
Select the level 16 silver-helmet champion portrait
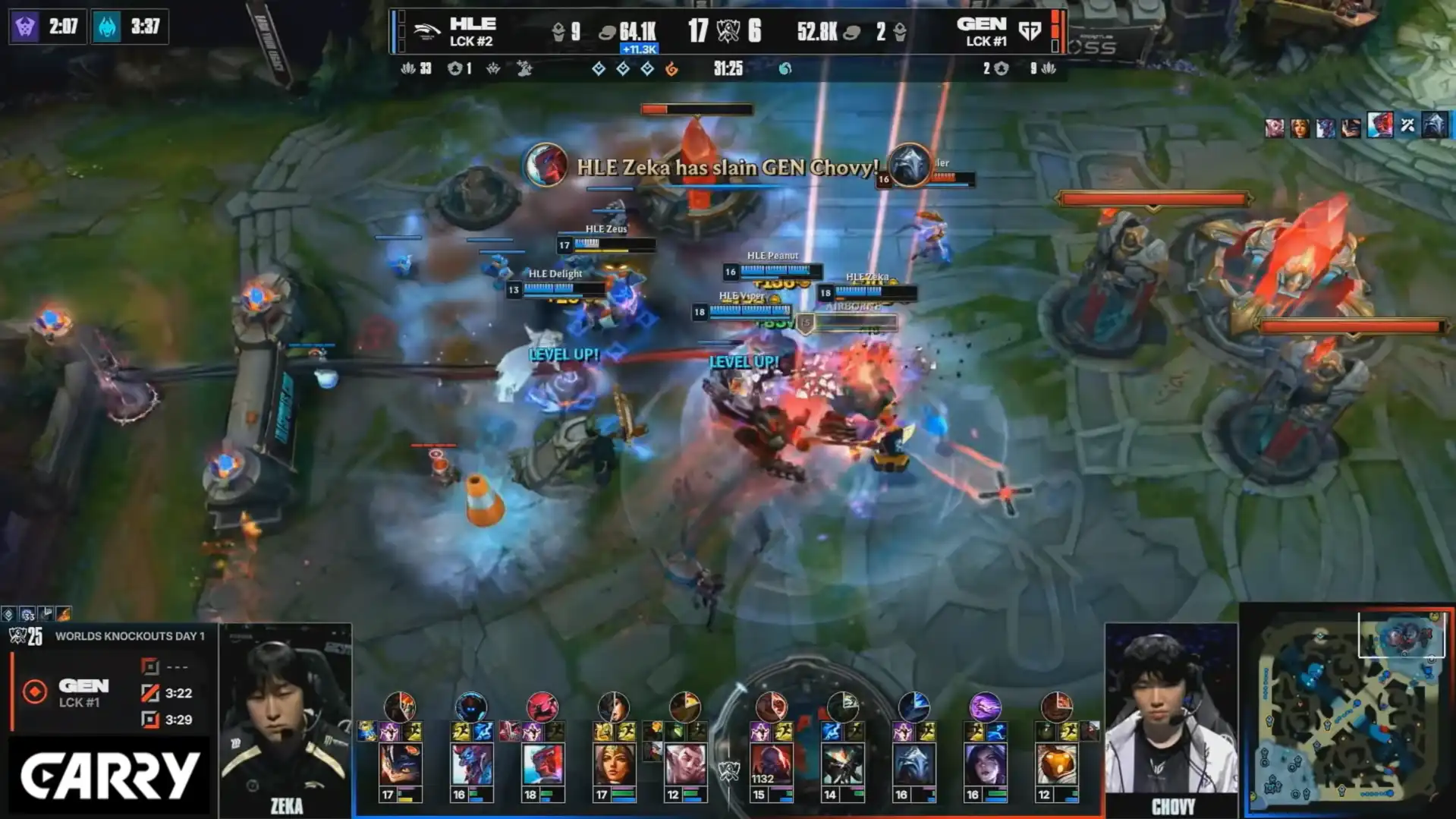(913, 765)
